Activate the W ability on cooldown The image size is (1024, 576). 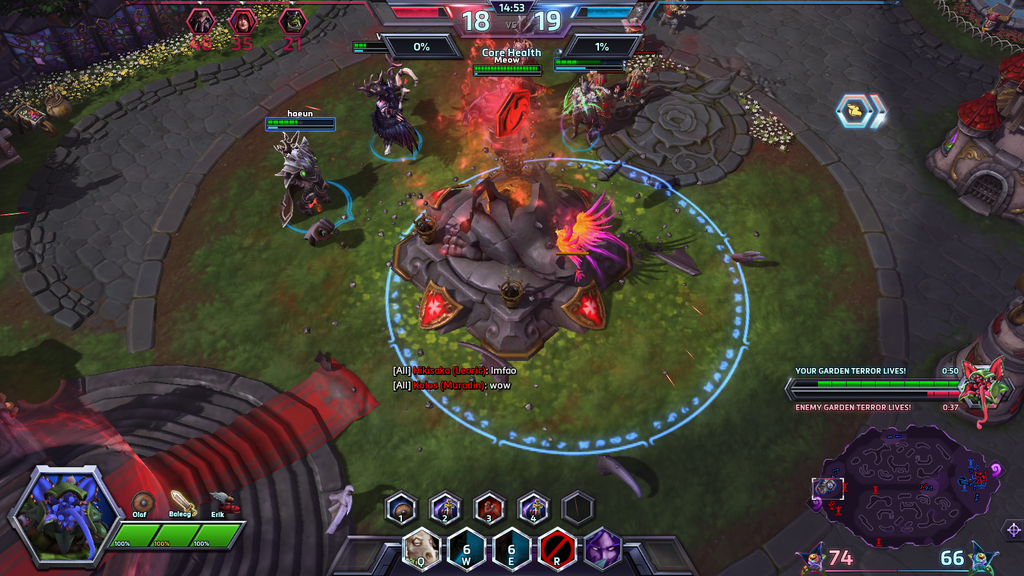(467, 549)
